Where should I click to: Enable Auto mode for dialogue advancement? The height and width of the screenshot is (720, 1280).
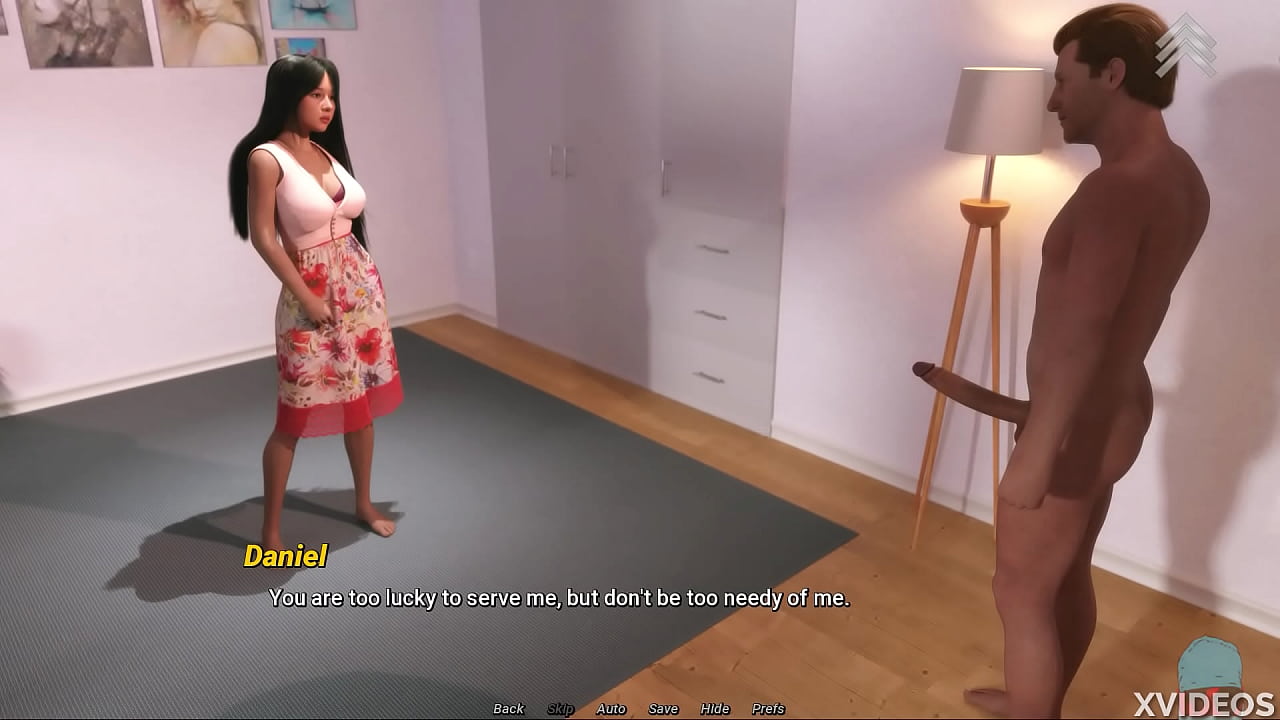pyautogui.click(x=609, y=708)
